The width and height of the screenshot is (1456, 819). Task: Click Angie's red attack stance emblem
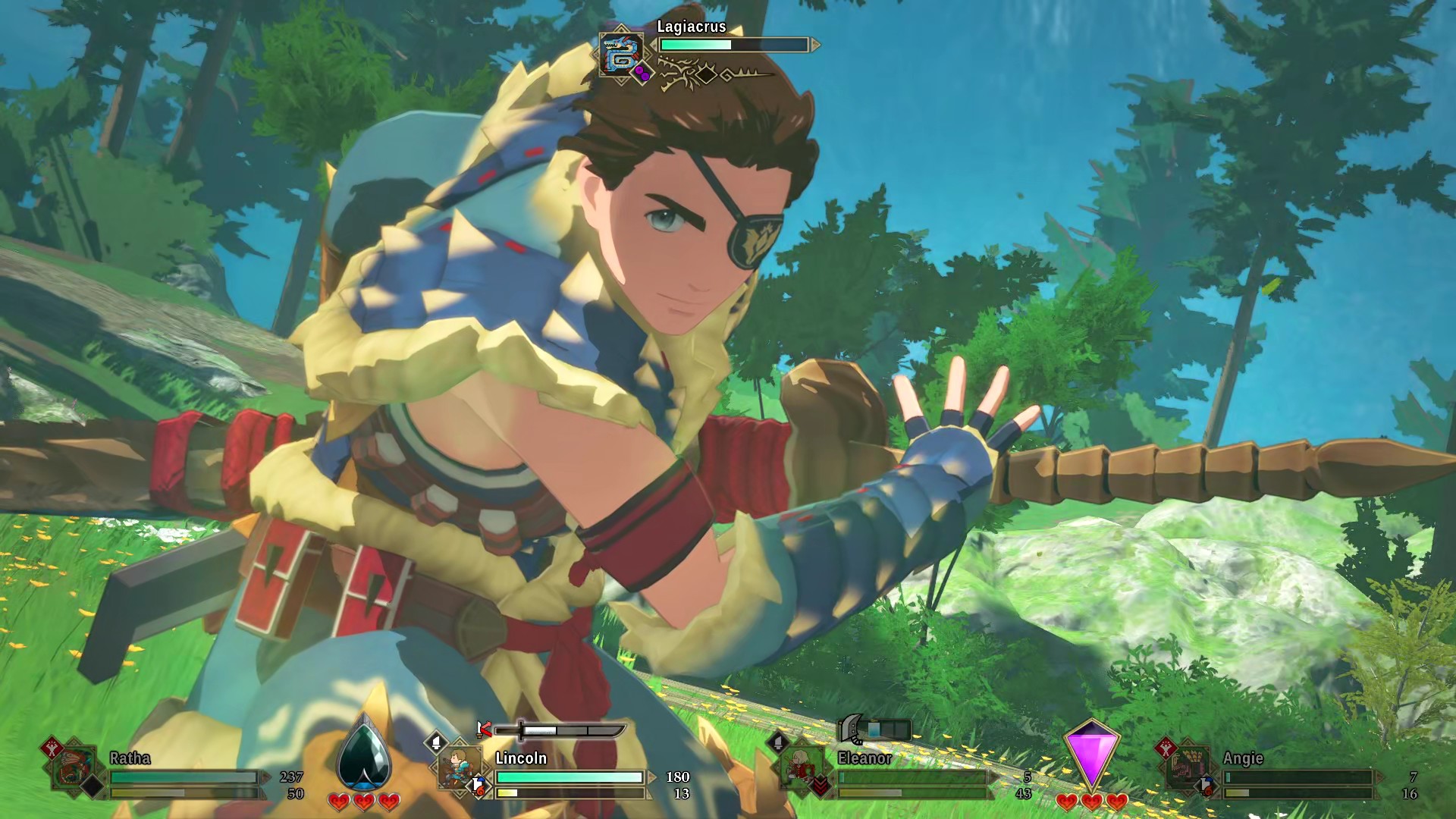coord(1165,749)
